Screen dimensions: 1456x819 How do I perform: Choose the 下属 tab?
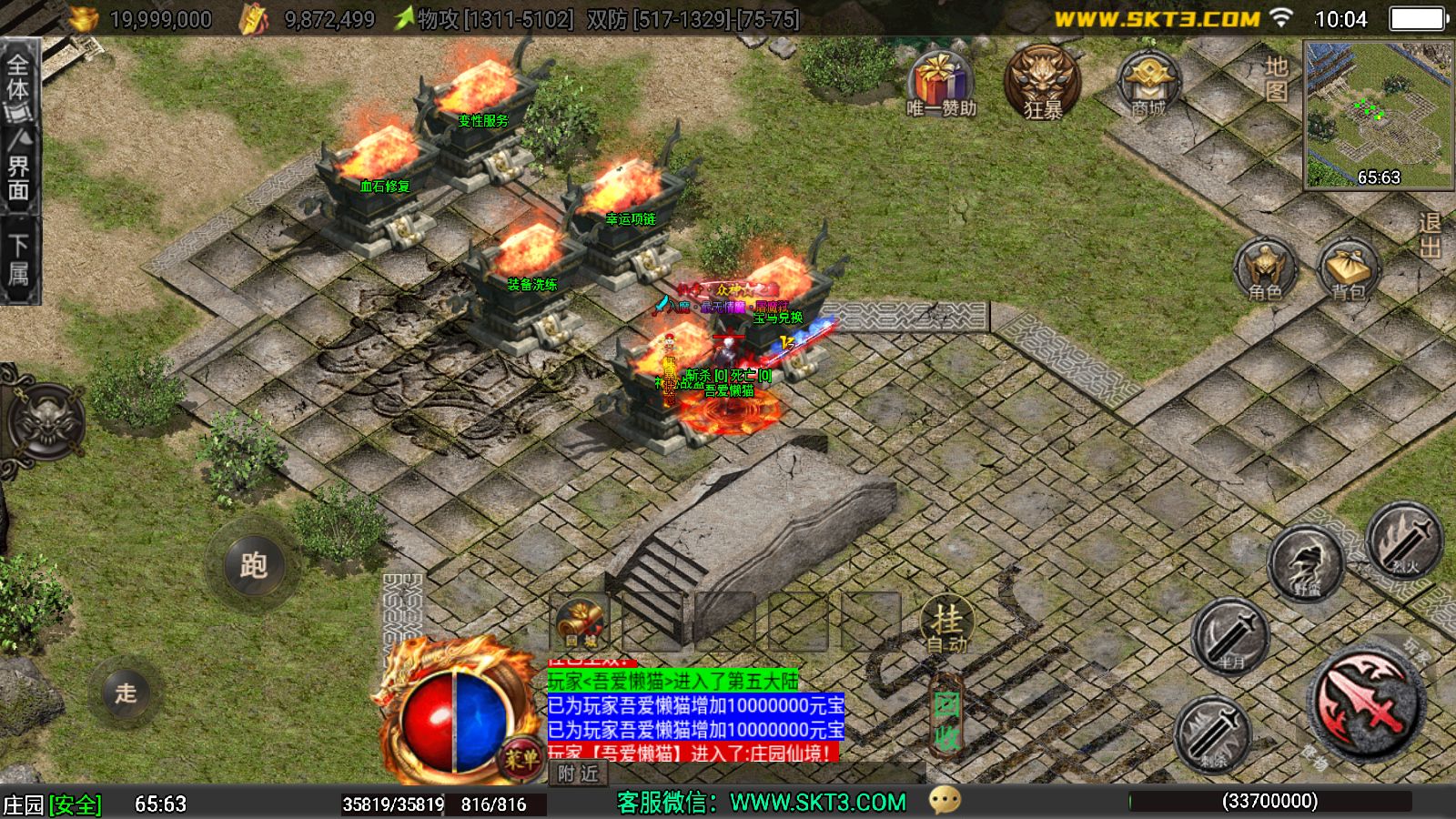point(18,260)
